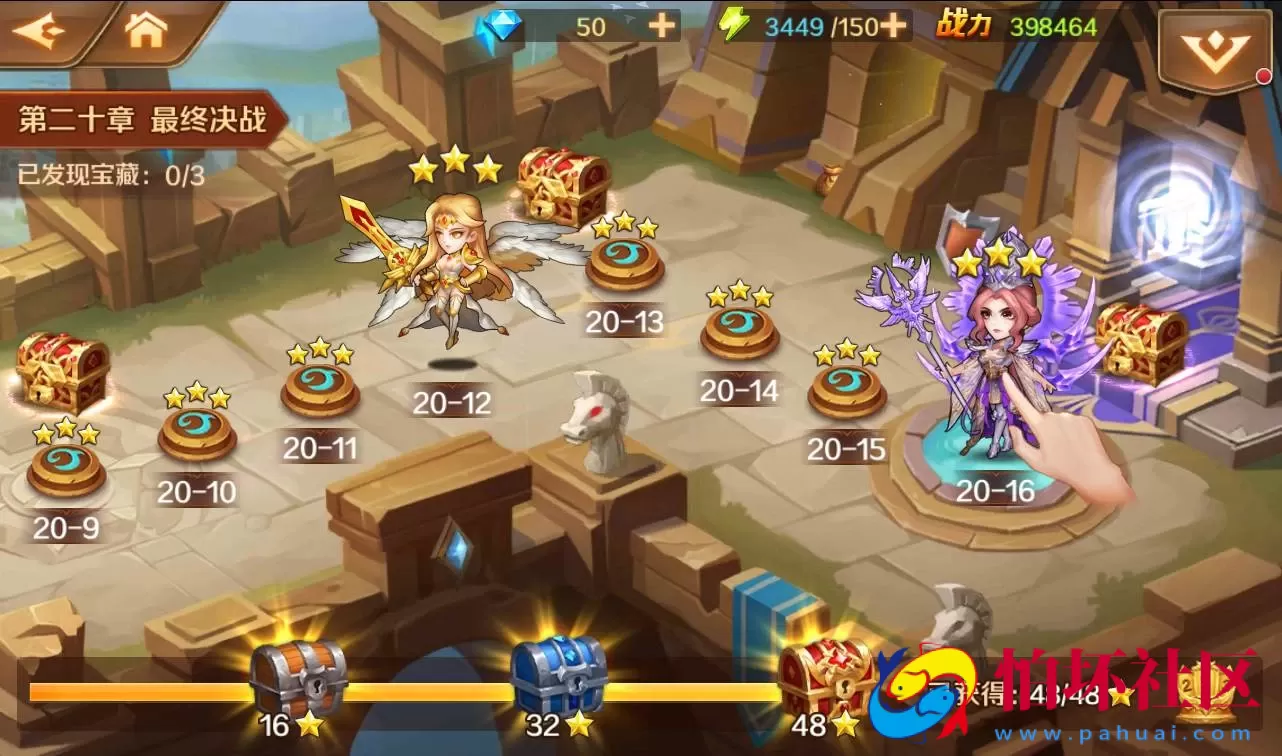Screen dimensions: 1282x756
Task: Claim the blue chest at 32 stars
Action: coord(560,670)
